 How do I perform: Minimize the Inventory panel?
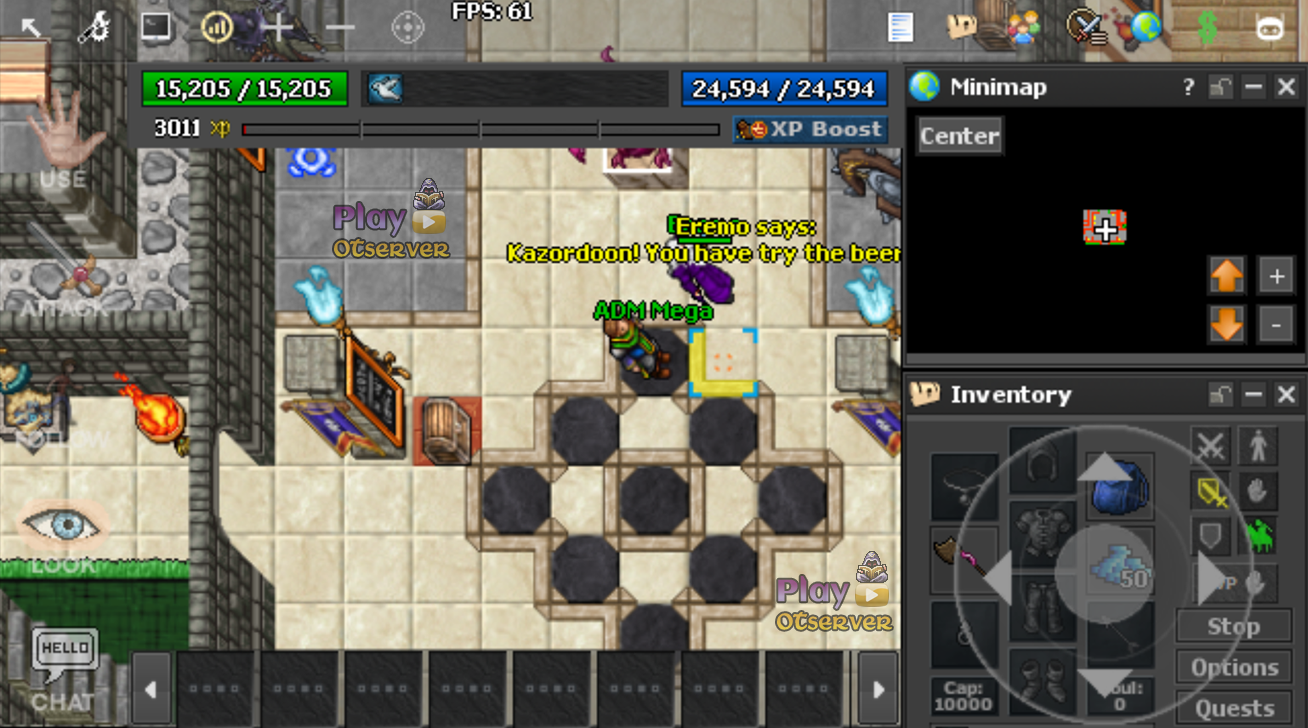tap(1254, 395)
